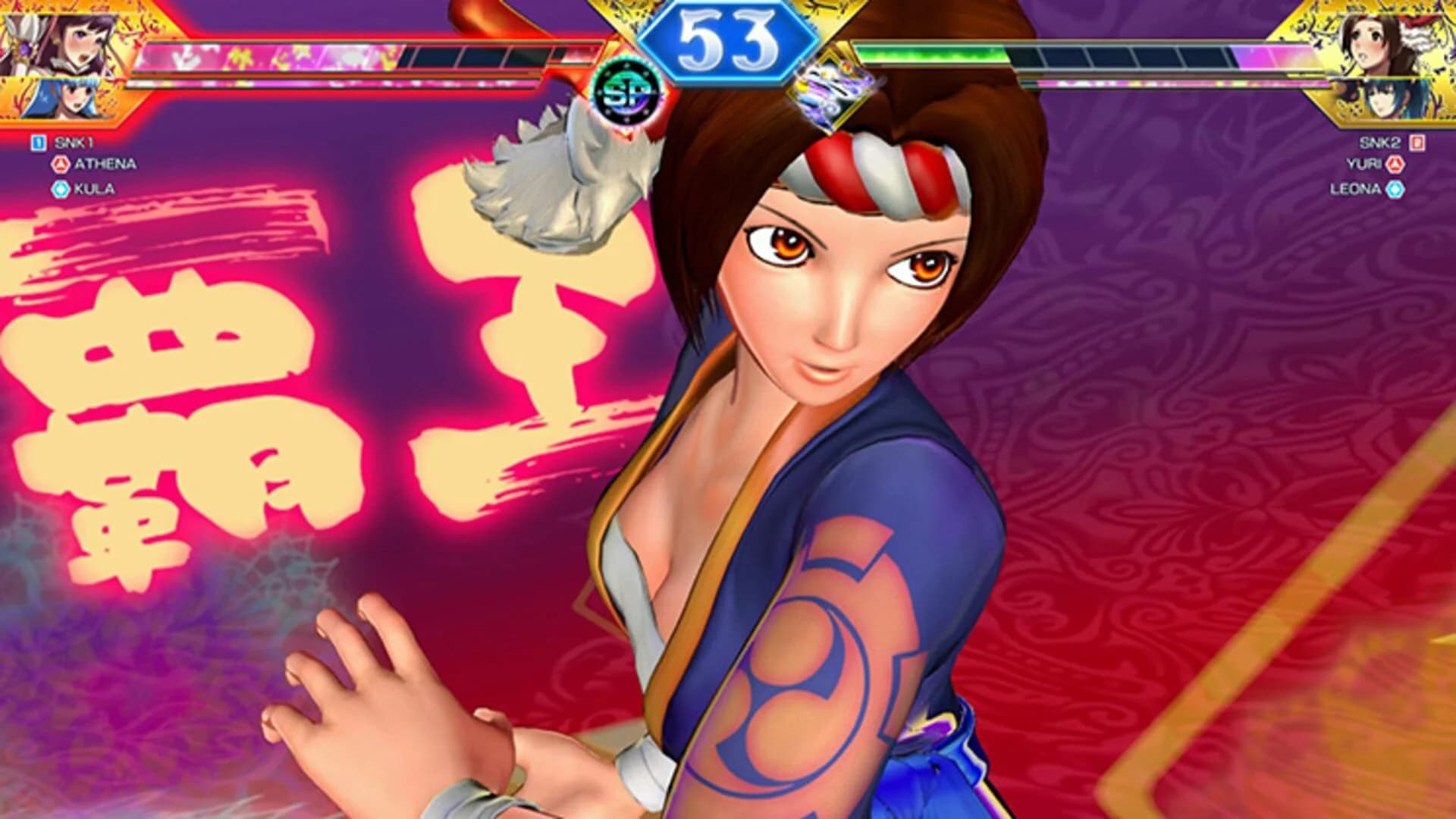This screenshot has width=1456, height=819.
Task: Click the cyan hexagonal badge beside LEONA
Action: (x=1395, y=189)
